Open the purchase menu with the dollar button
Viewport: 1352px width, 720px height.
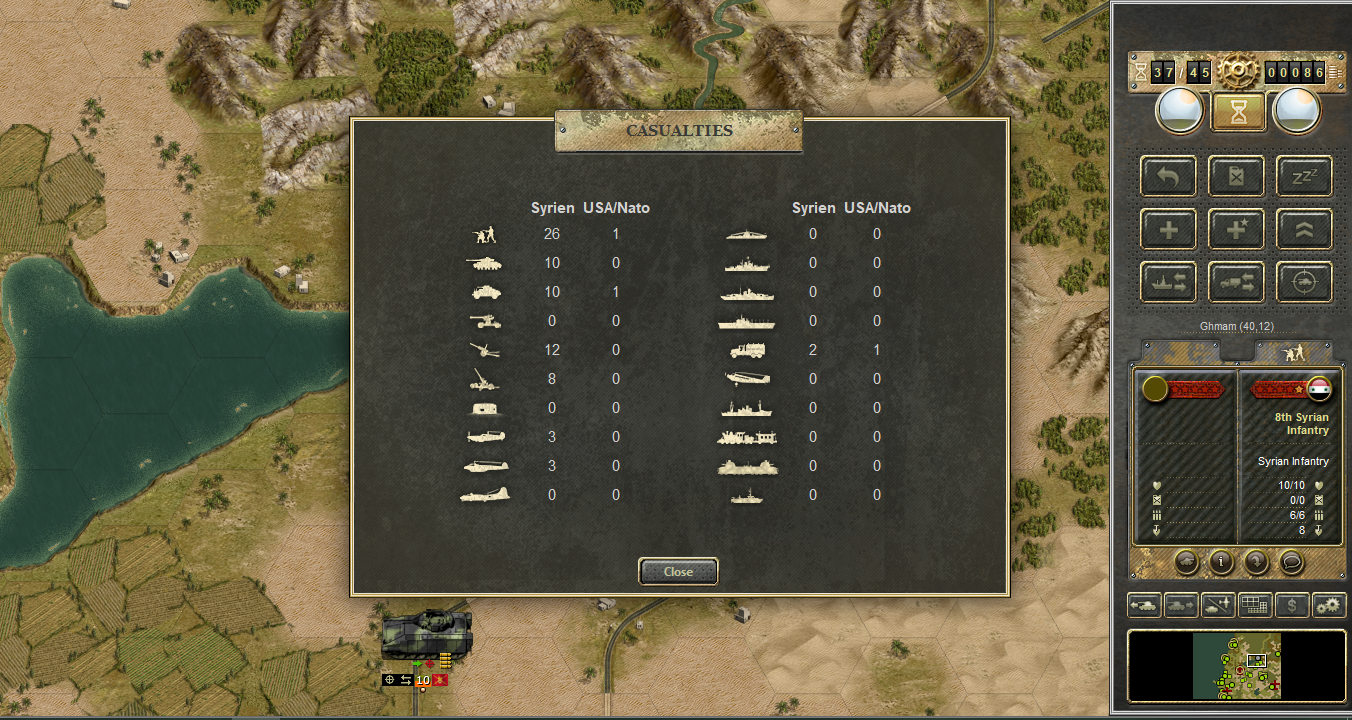coord(1292,605)
